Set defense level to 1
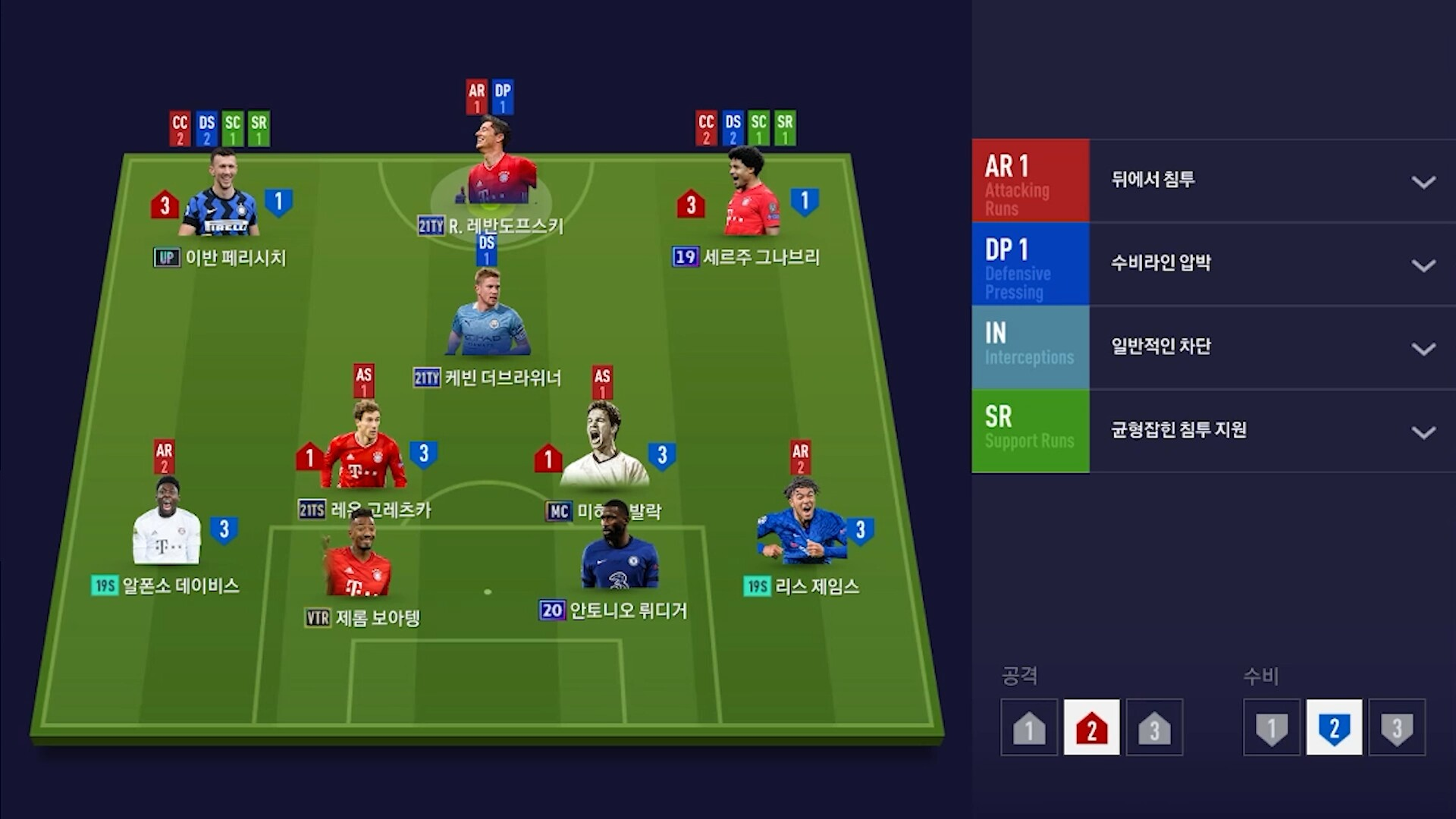Screen dimensions: 1456x819 1272,728
